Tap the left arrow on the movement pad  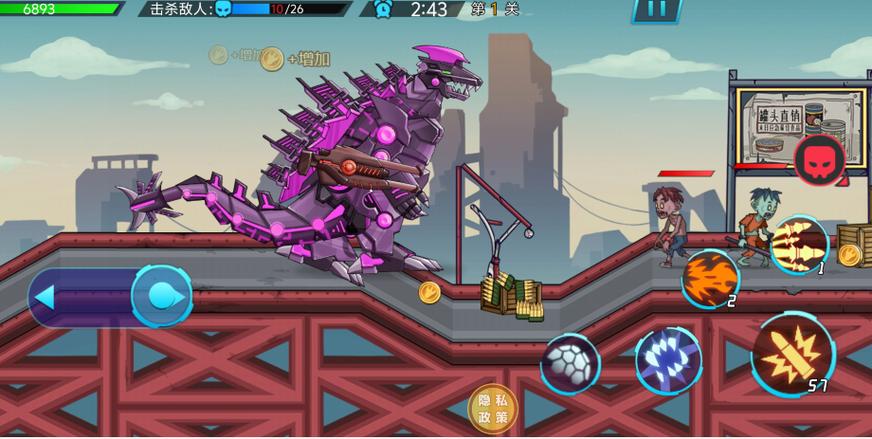tap(44, 297)
